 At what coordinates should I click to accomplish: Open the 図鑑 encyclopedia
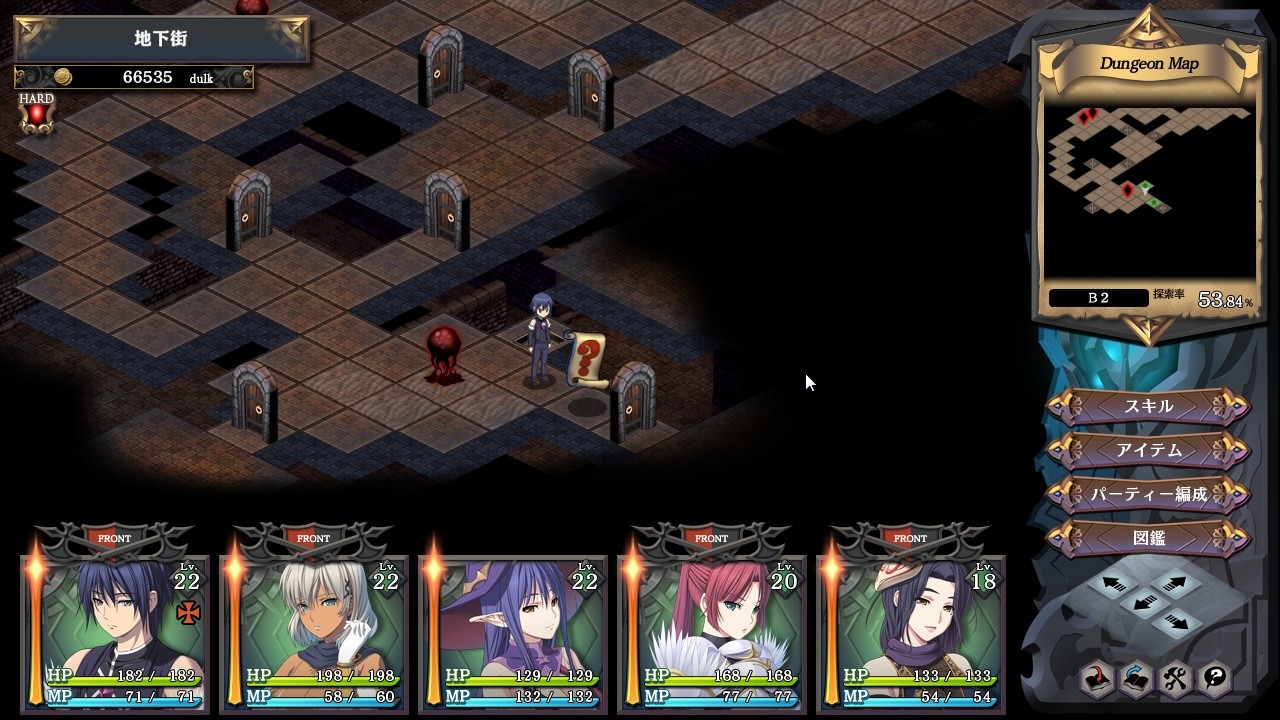(x=1148, y=538)
